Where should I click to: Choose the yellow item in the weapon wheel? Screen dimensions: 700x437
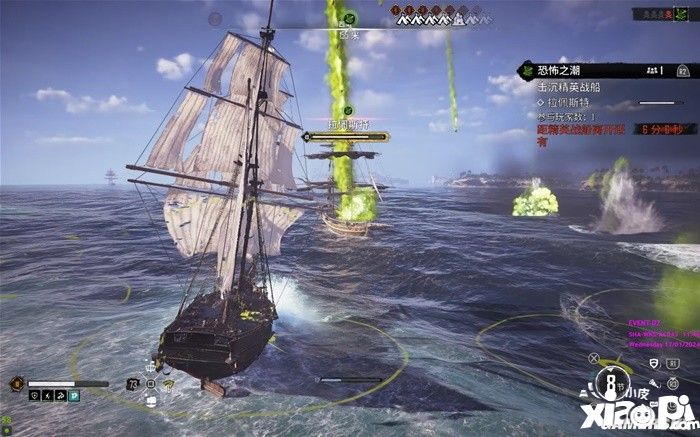pyautogui.click(x=170, y=386)
